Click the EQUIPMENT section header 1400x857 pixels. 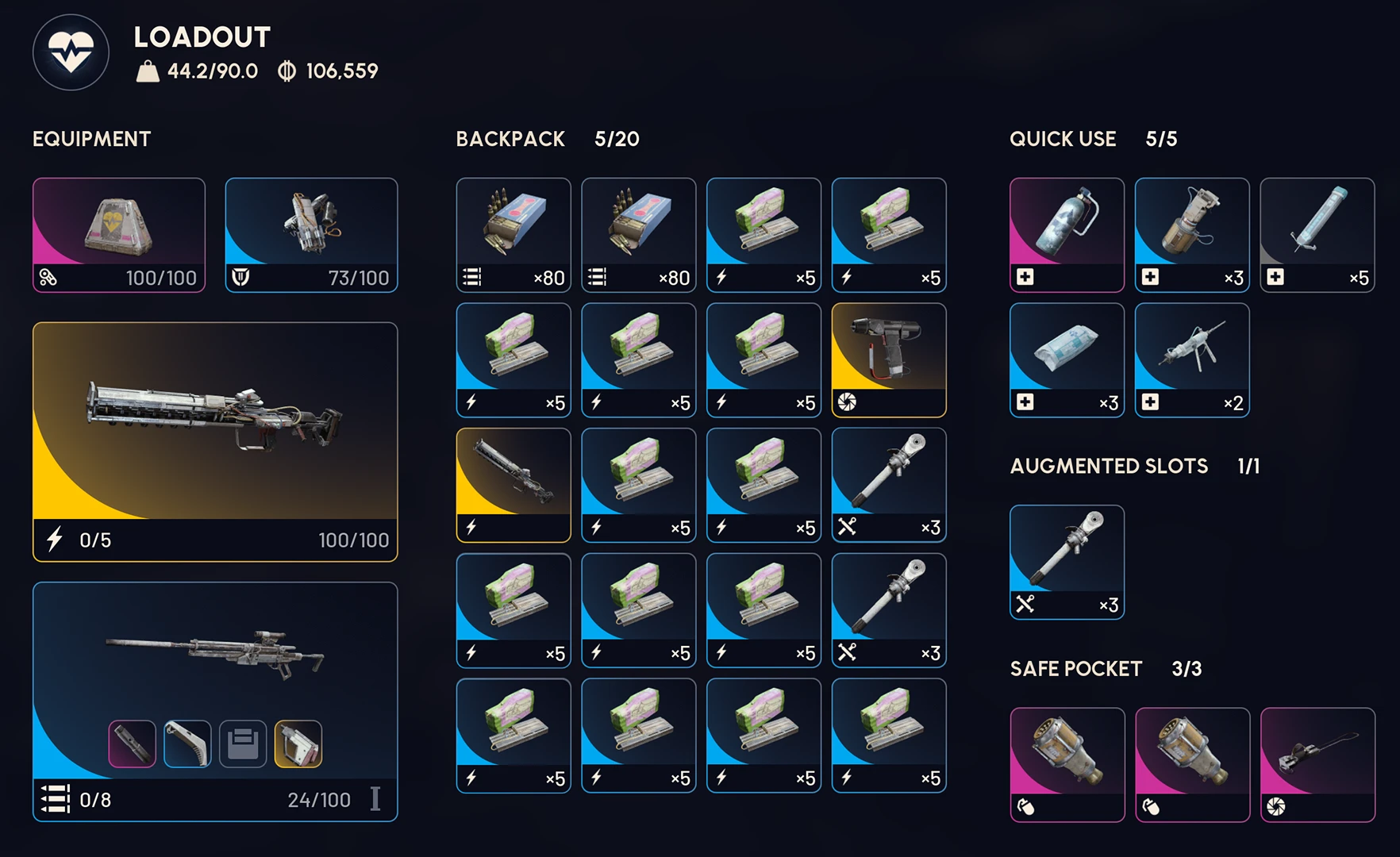tap(90, 139)
